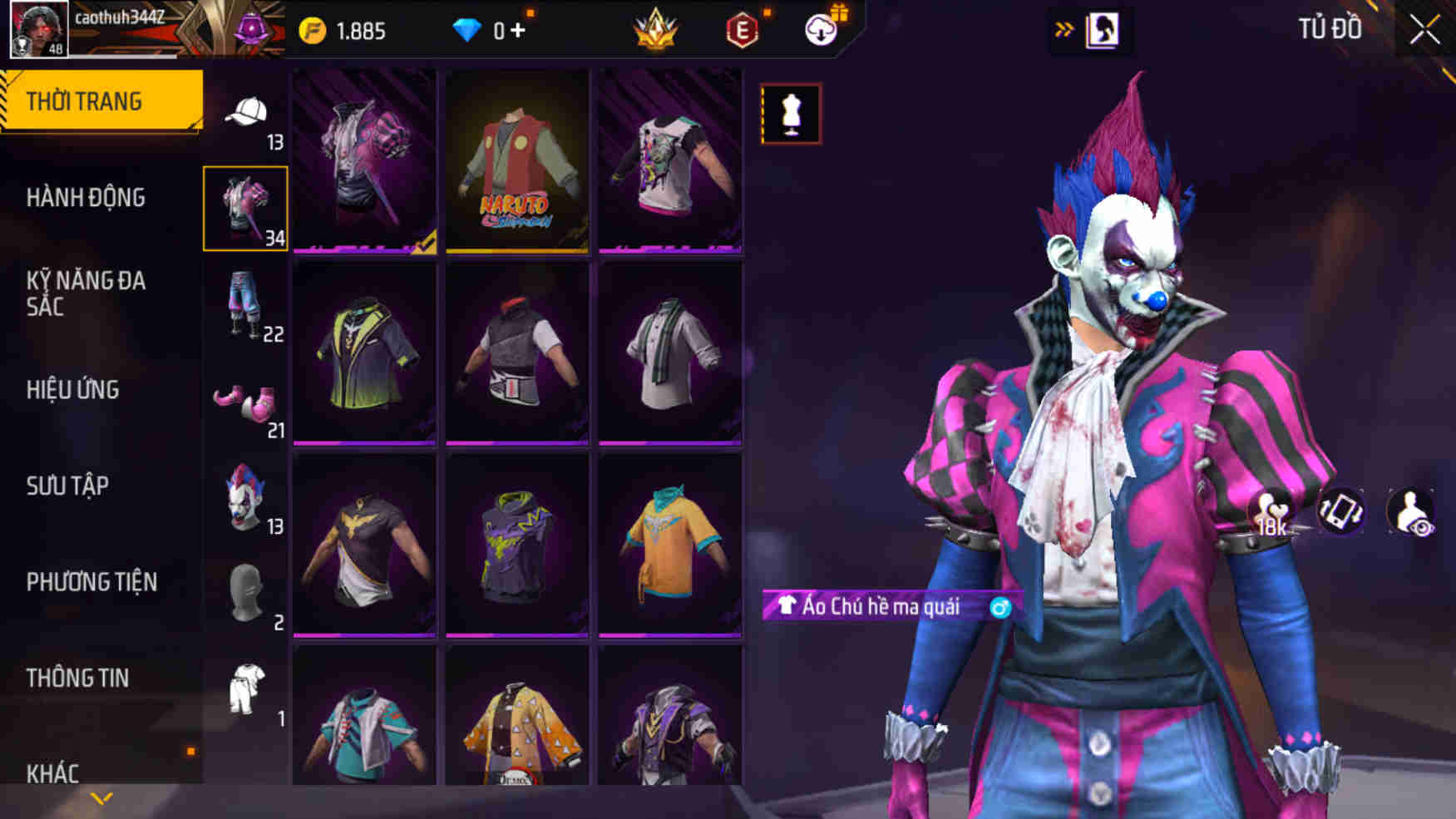Select the Naruto Shippuden jacket thumbnail
This screenshot has height=819, width=1456.
[516, 163]
